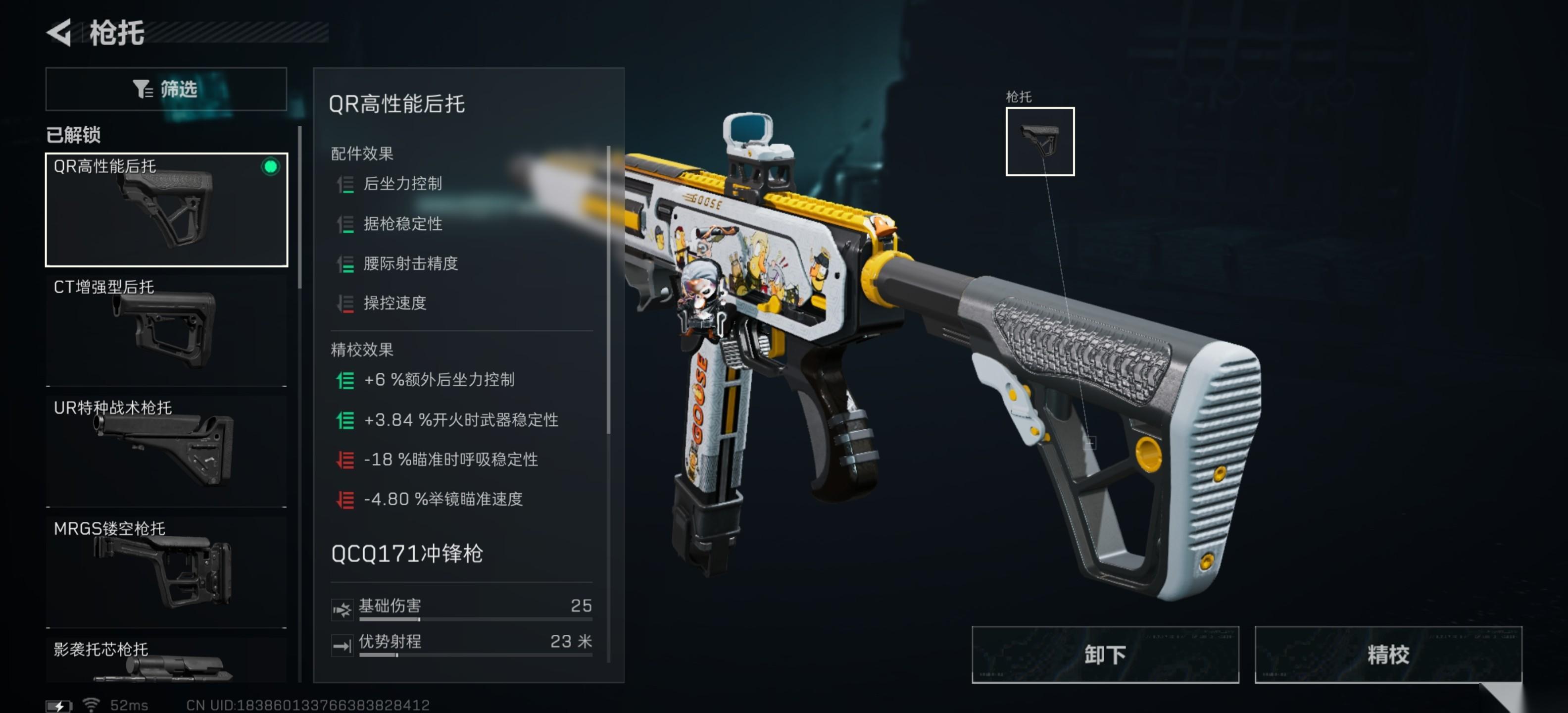Pick the UR特种战术枪托 stock
Screen dimensions: 1568x713
(166, 451)
